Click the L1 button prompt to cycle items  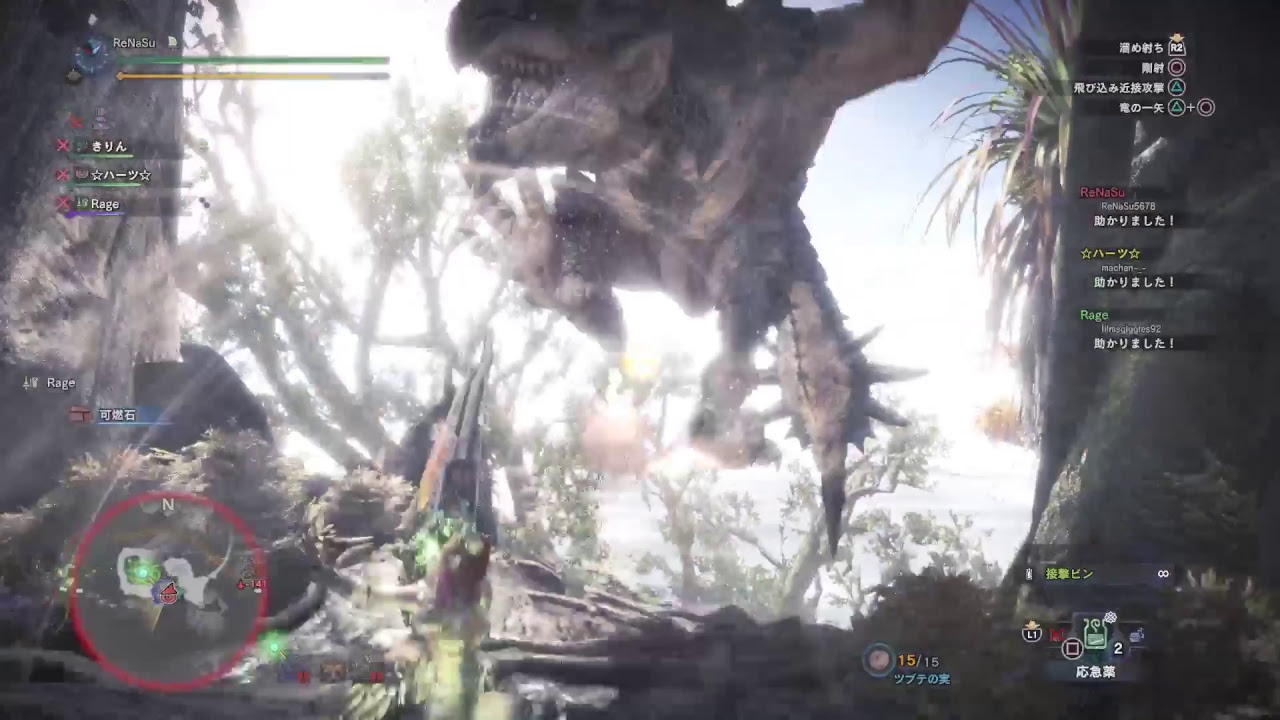point(1030,634)
